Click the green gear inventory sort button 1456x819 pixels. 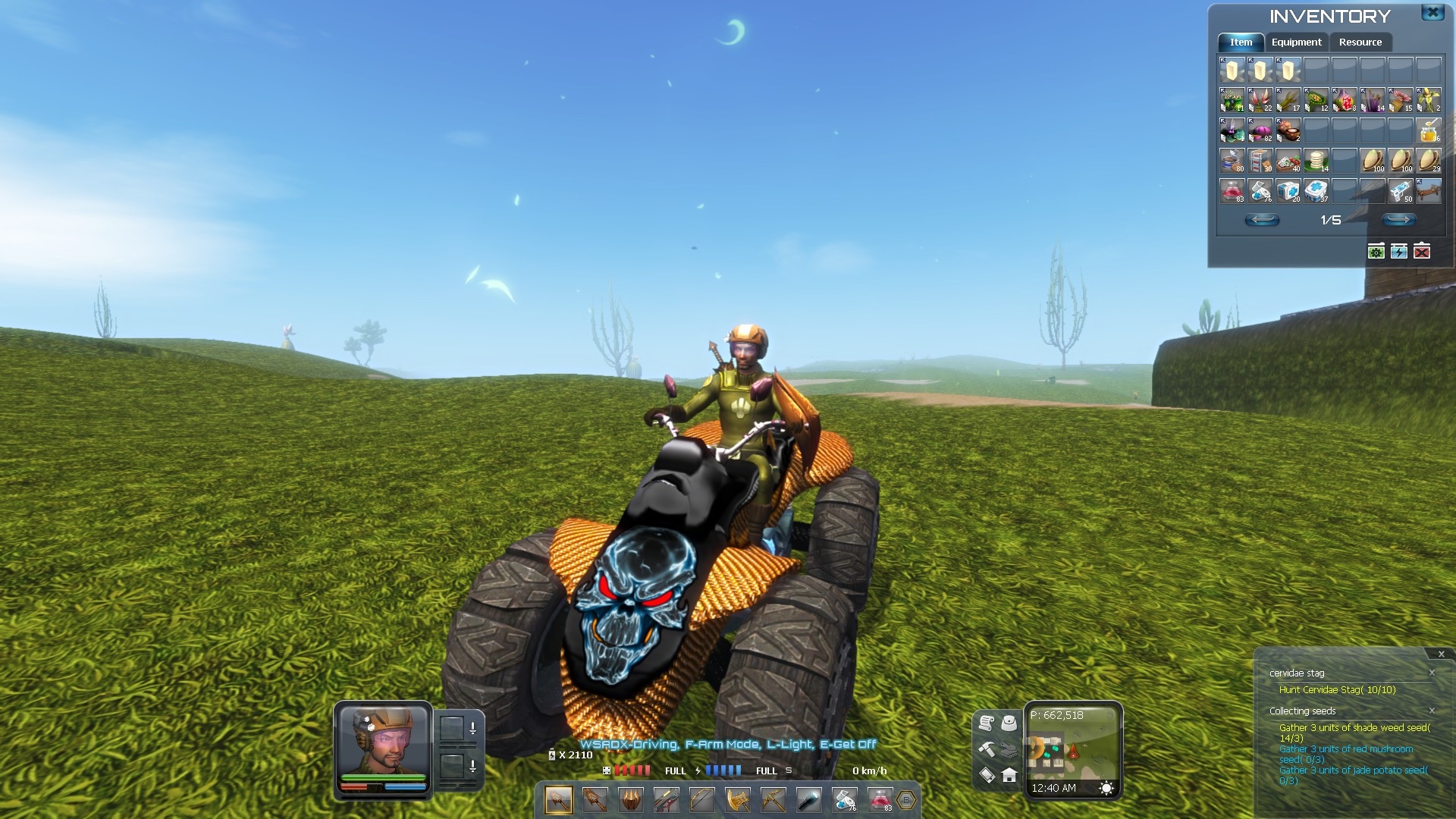(x=1376, y=251)
